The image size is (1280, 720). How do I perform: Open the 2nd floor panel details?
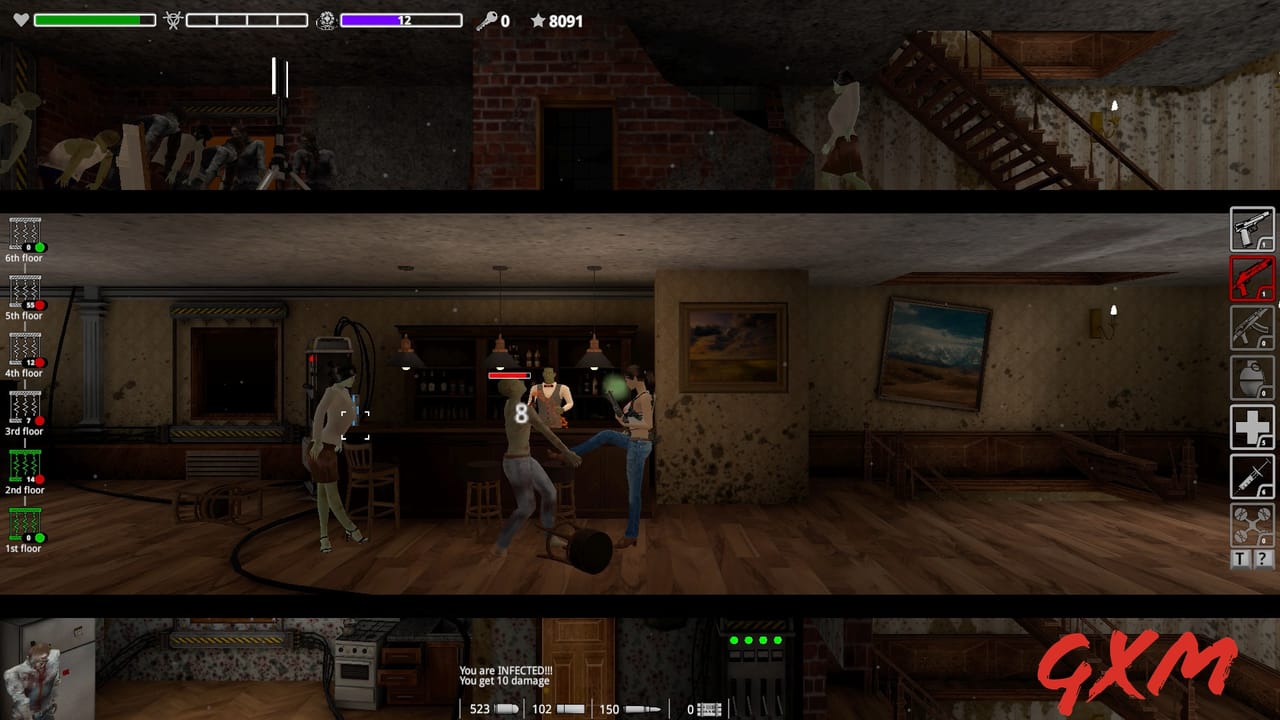22,463
